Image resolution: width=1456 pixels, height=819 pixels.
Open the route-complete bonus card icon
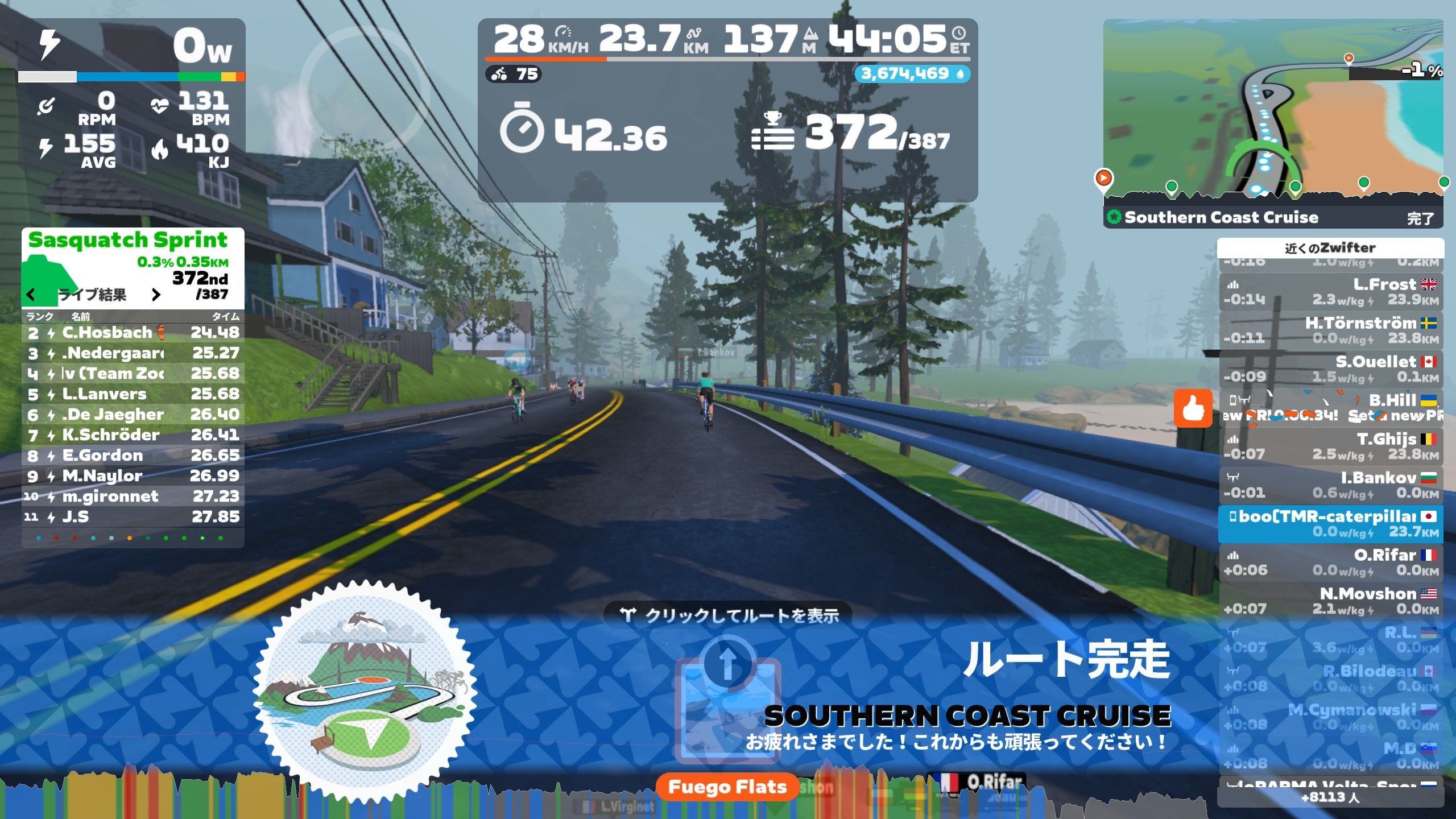tap(727, 705)
